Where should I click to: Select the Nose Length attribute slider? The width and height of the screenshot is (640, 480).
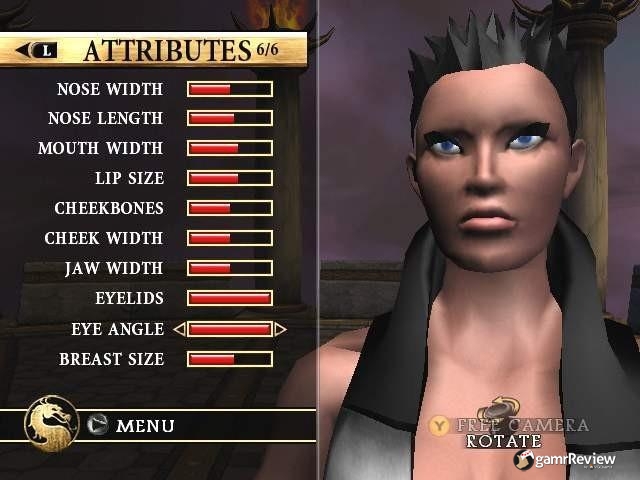(230, 119)
